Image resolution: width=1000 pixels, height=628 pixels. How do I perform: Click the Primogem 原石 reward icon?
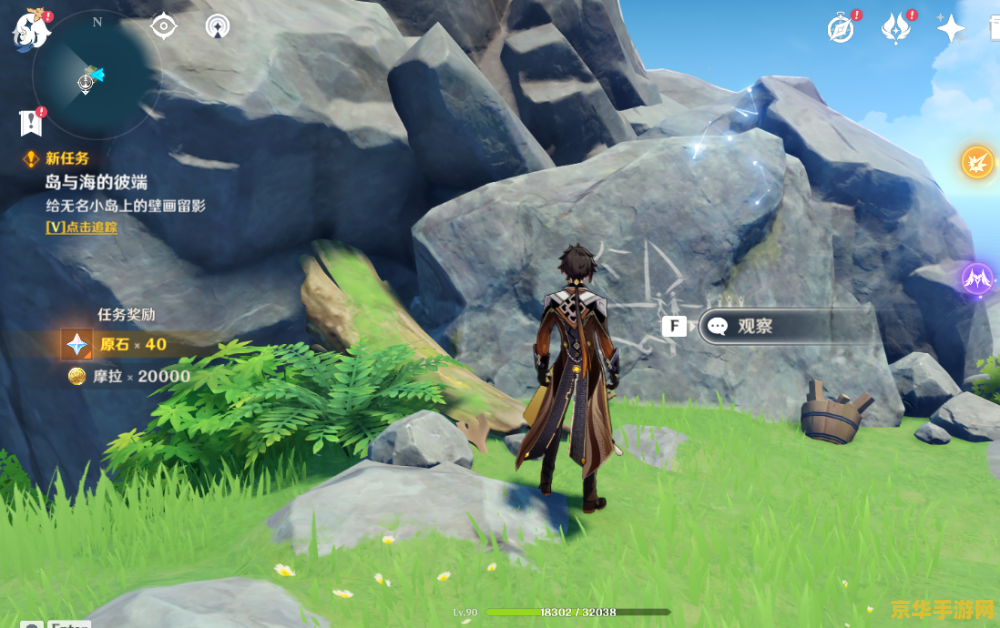tap(77, 344)
